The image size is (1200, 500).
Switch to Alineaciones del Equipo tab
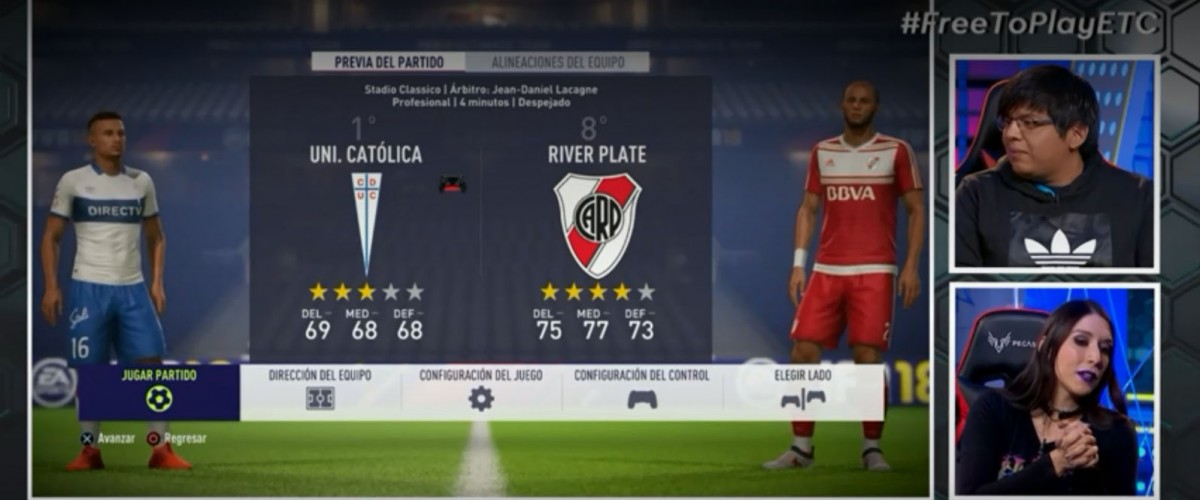click(x=557, y=62)
